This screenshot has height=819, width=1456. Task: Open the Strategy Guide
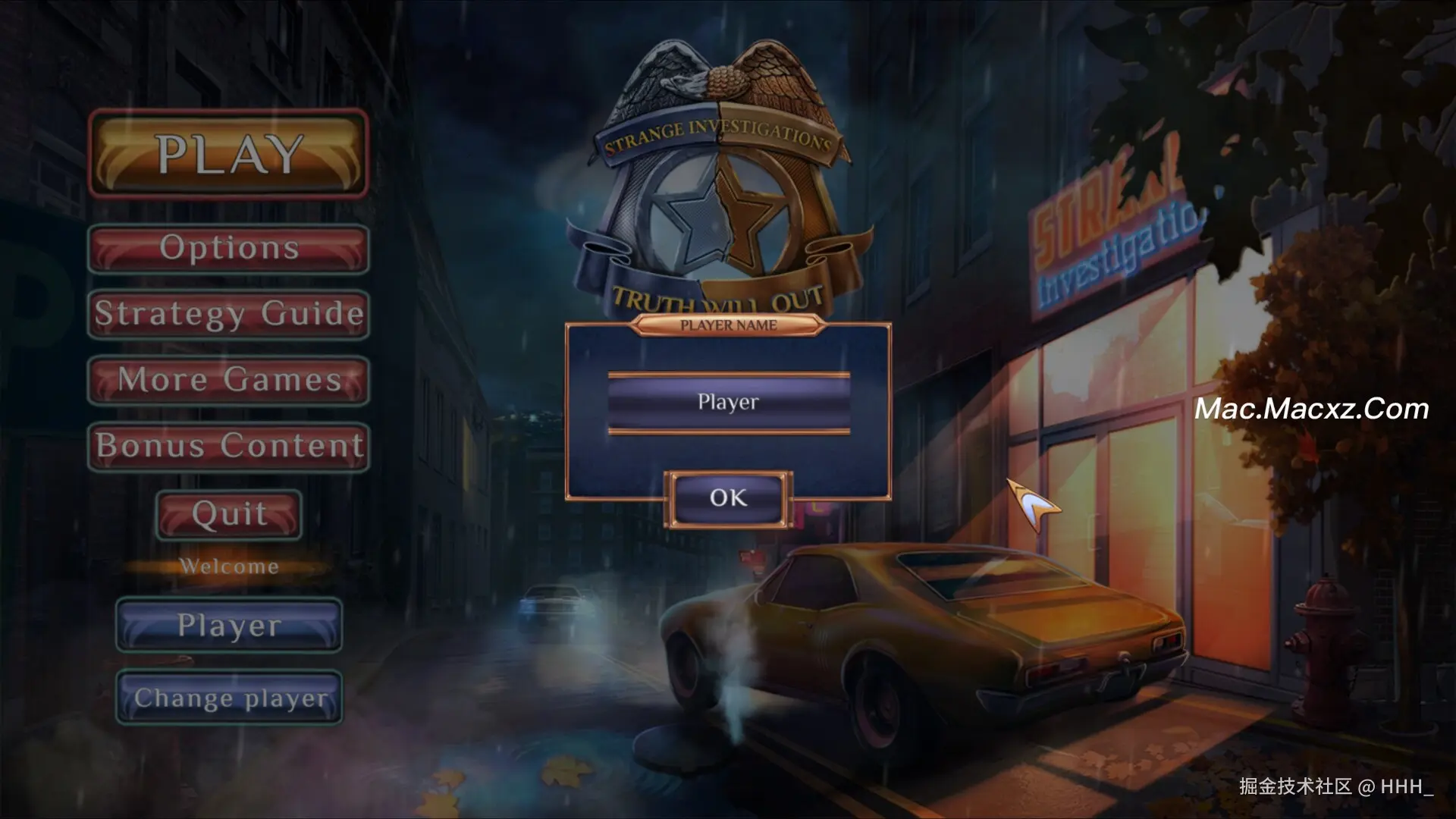coord(228,314)
